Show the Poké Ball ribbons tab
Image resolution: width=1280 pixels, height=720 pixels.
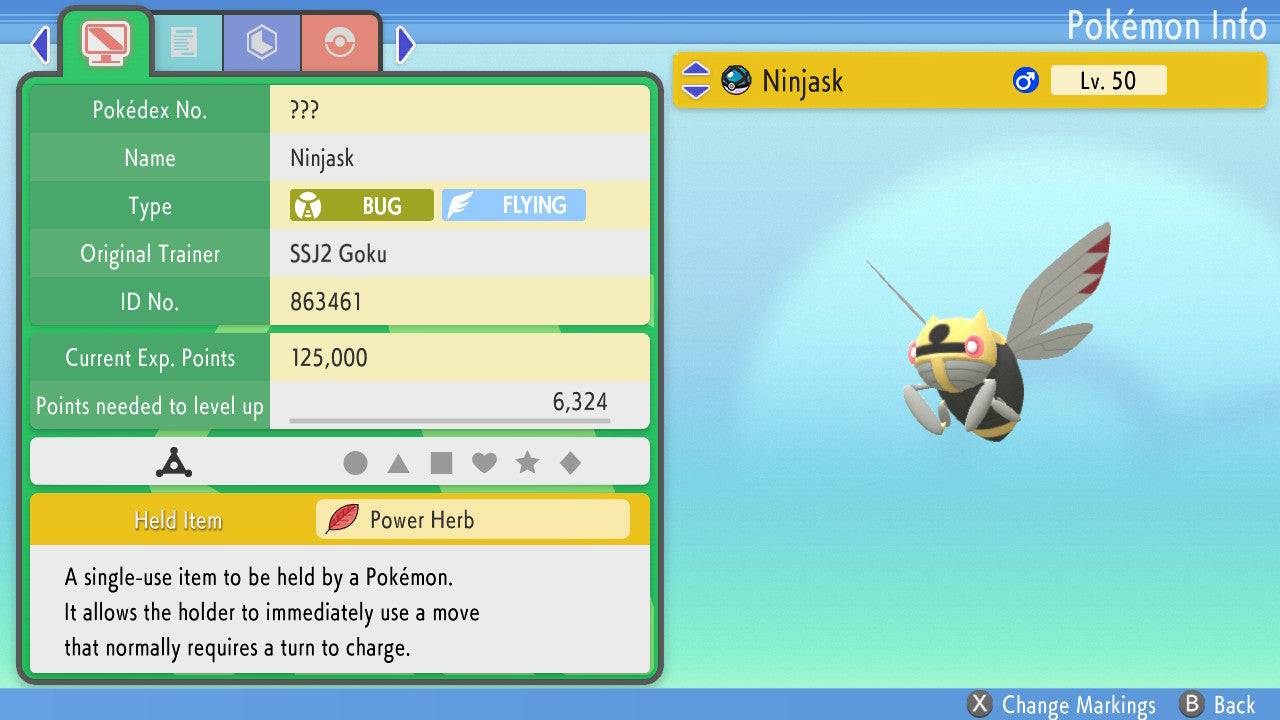(x=340, y=42)
